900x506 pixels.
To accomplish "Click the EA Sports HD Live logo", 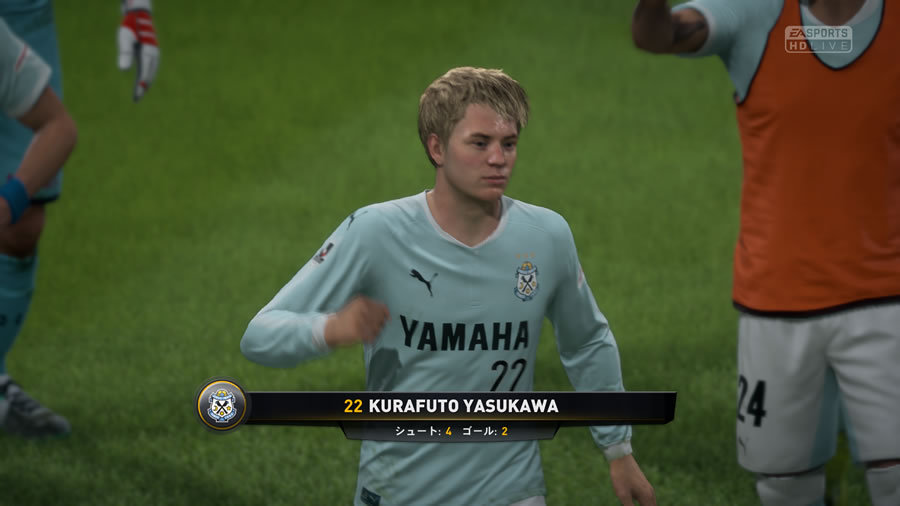I will click(818, 39).
